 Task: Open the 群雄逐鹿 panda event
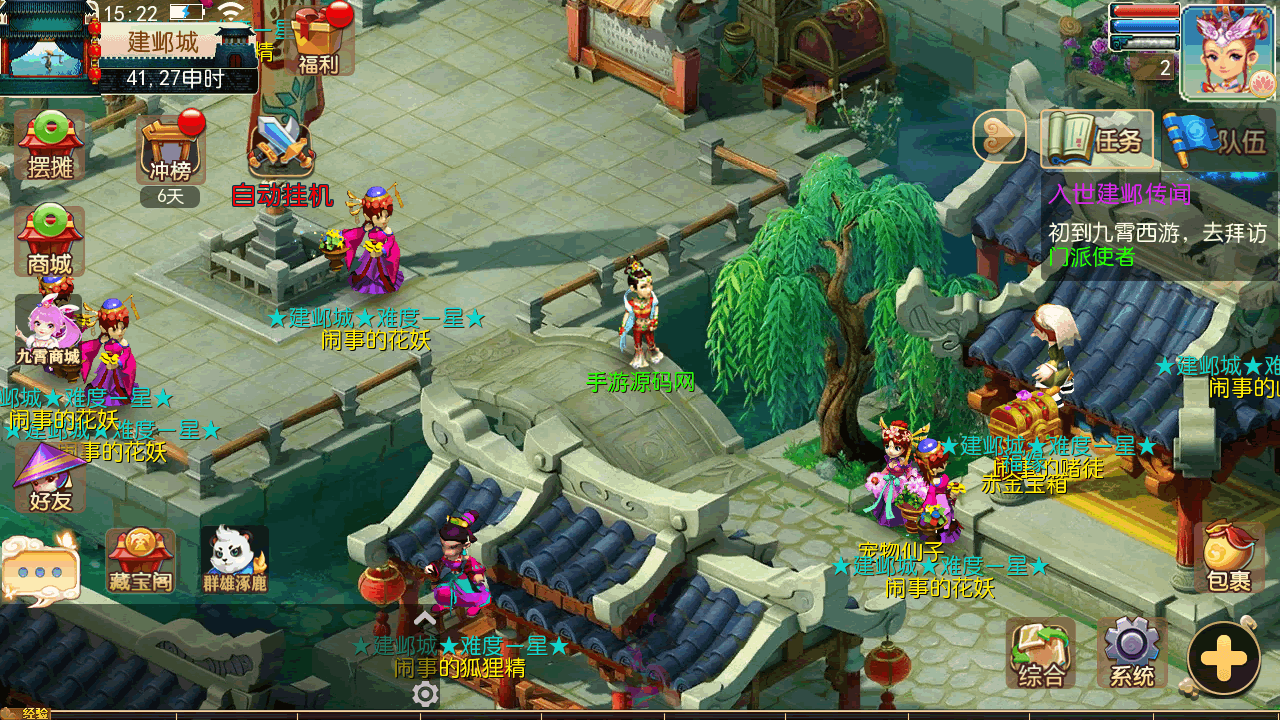pyautogui.click(x=235, y=560)
